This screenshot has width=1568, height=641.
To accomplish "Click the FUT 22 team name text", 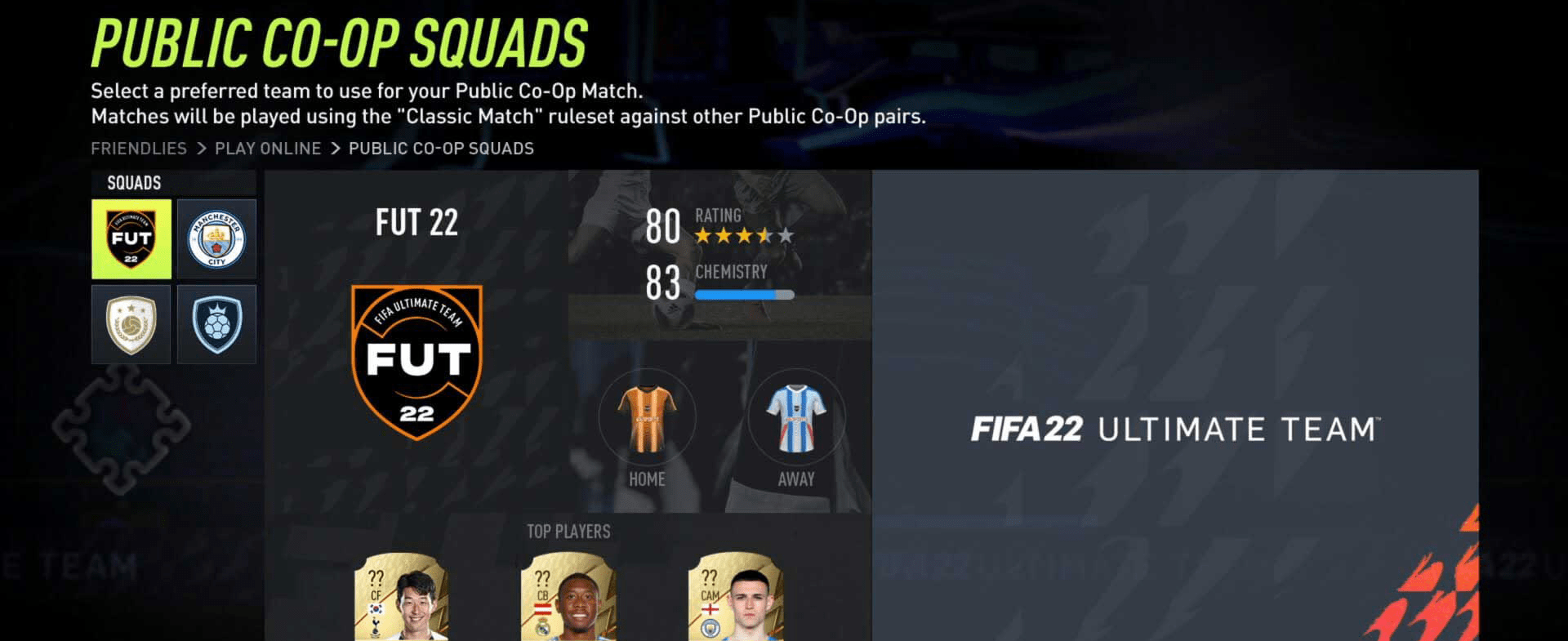I will (416, 221).
